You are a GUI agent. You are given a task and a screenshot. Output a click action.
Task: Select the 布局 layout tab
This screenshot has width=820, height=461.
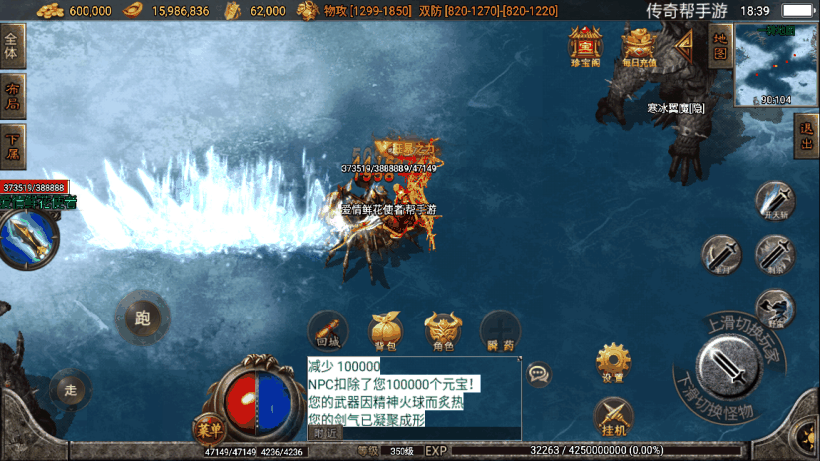[x=12, y=98]
